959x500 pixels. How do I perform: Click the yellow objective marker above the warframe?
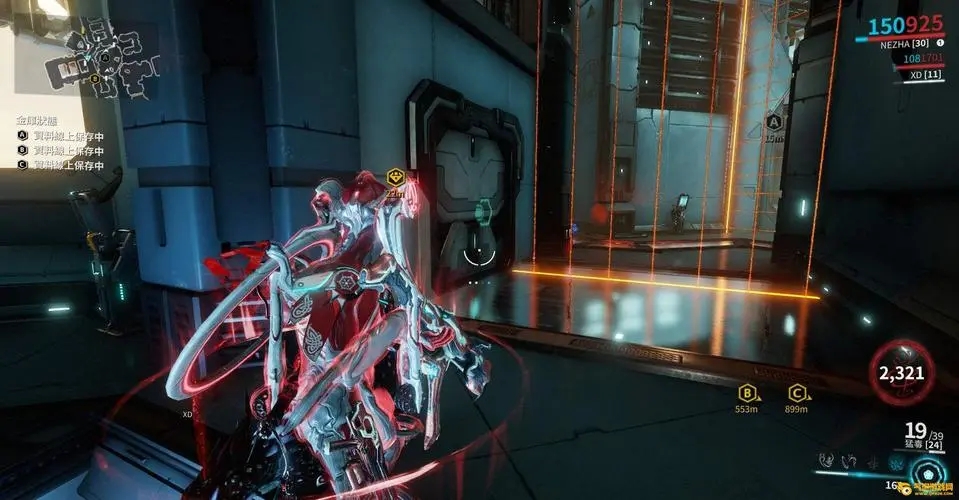tap(395, 177)
